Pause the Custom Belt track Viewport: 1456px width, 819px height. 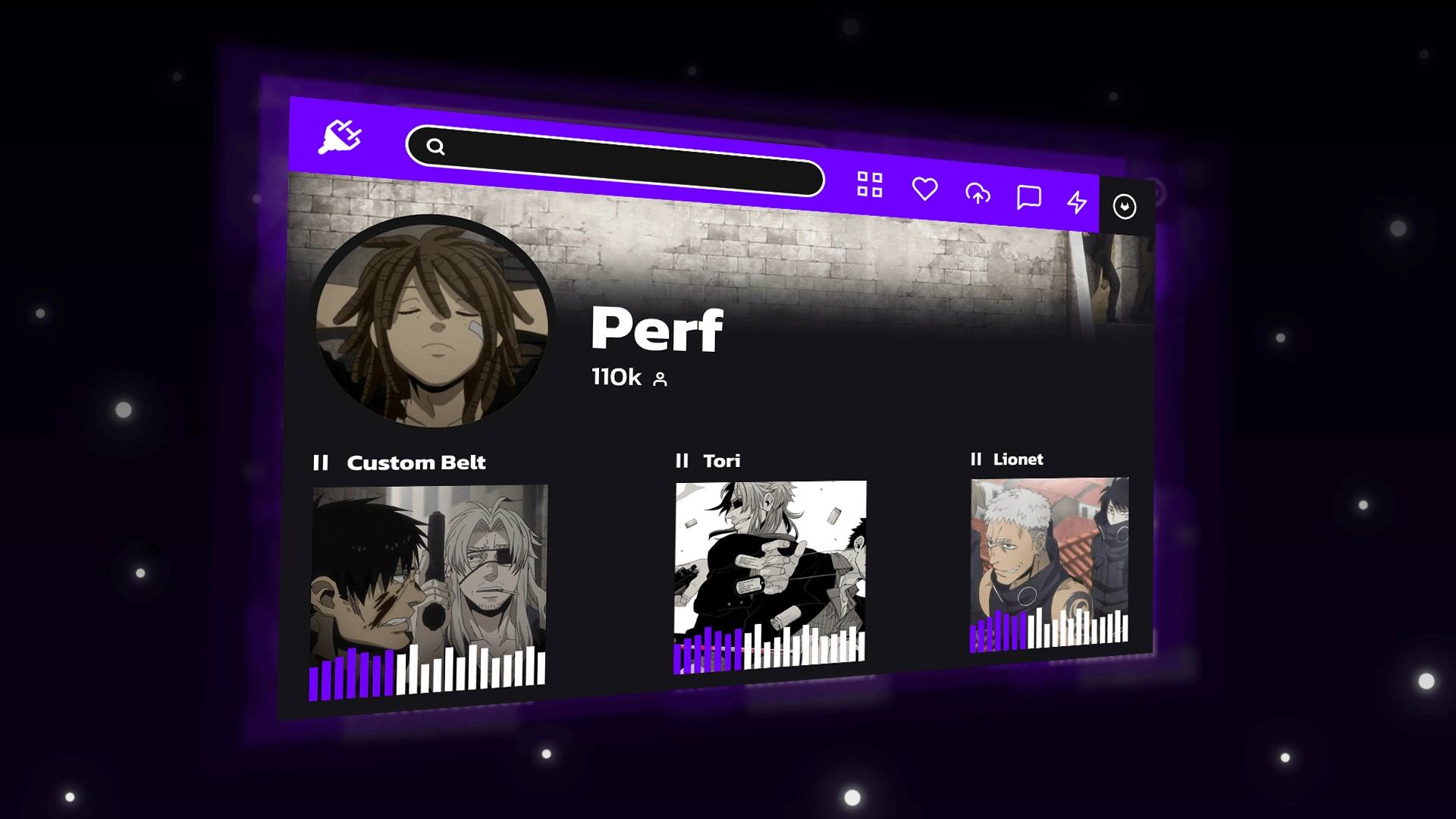coord(321,463)
